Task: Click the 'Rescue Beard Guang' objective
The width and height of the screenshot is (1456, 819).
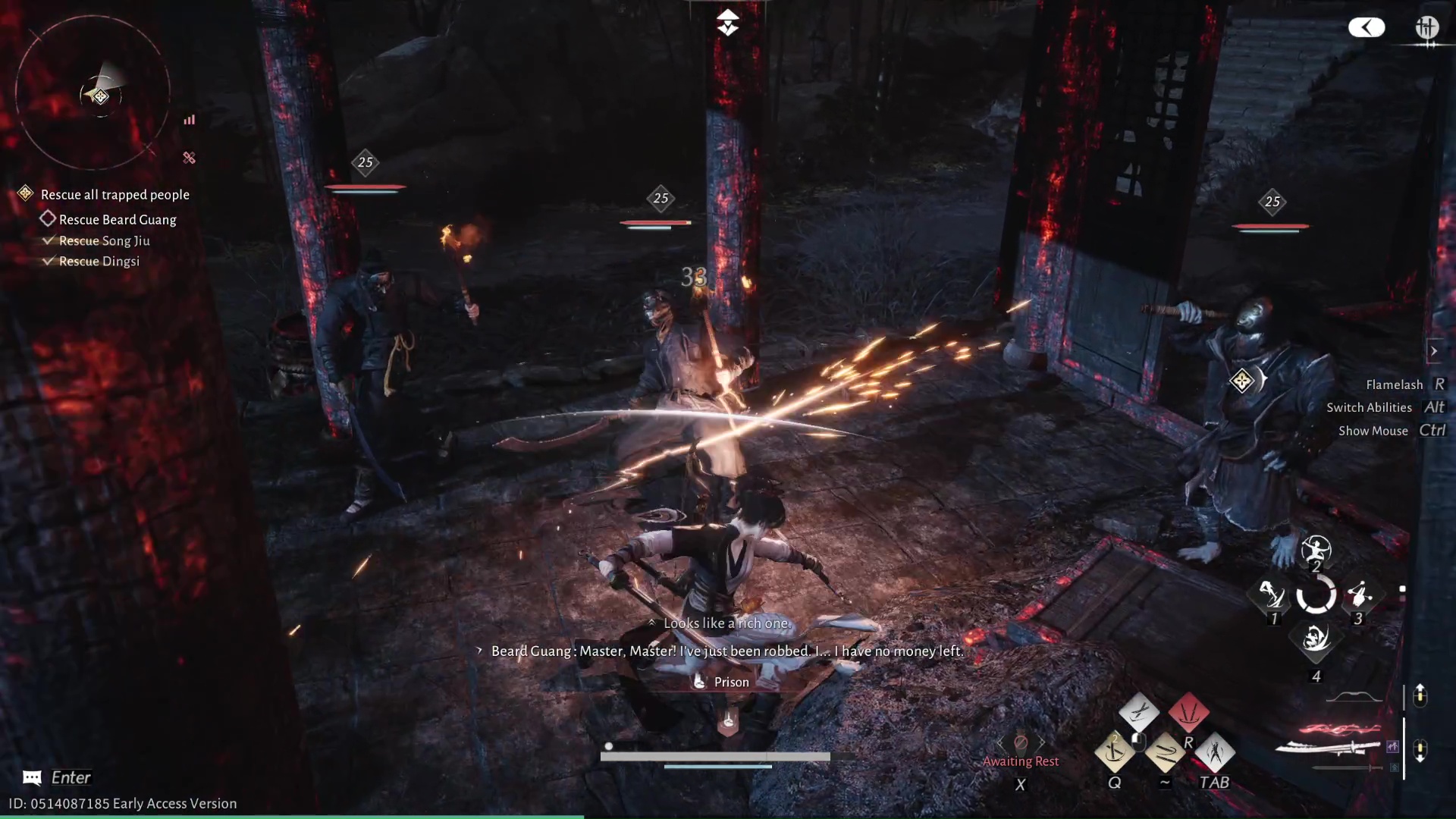Action: click(118, 220)
